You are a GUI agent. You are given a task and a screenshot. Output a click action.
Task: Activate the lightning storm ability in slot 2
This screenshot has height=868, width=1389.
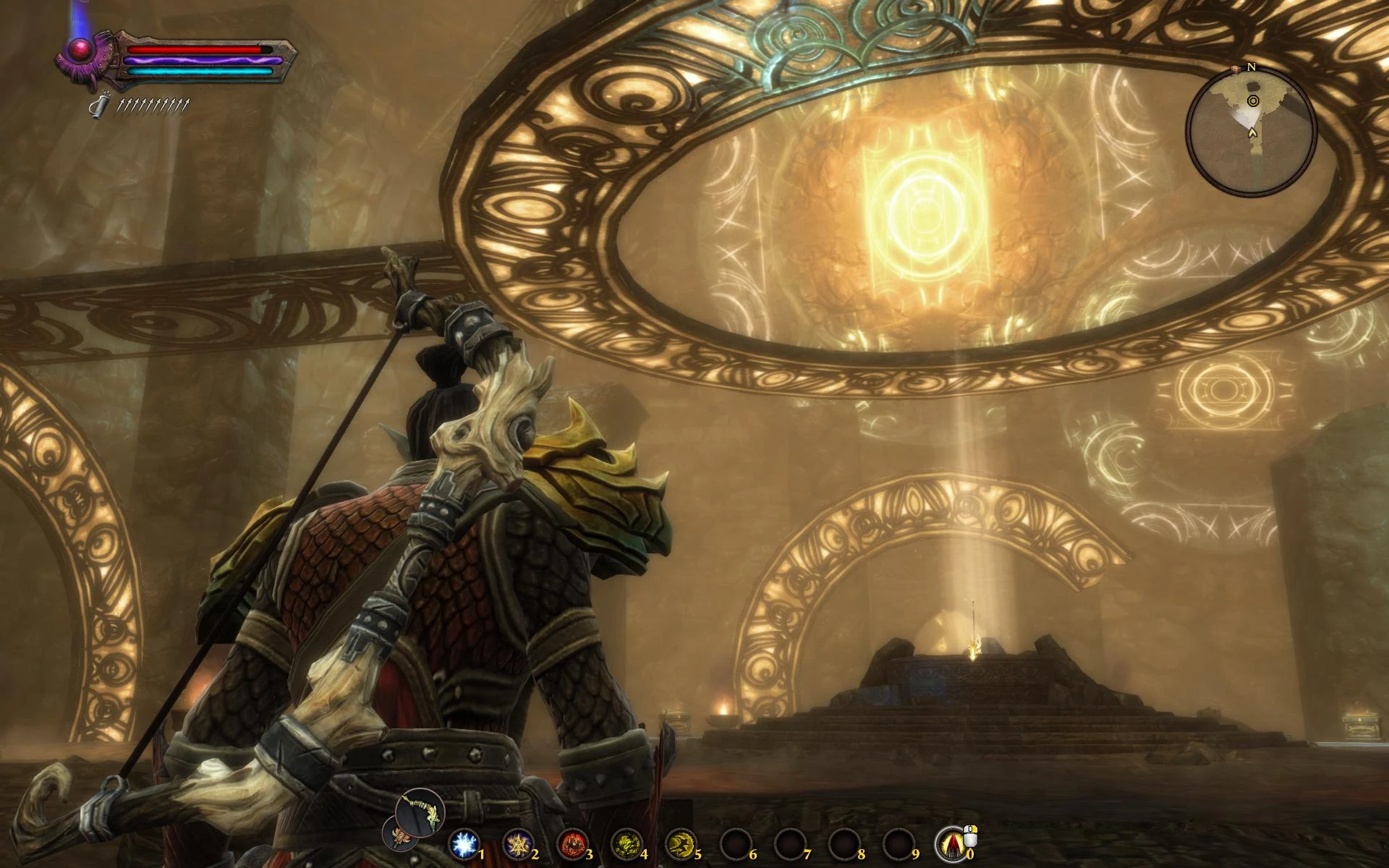[518, 844]
